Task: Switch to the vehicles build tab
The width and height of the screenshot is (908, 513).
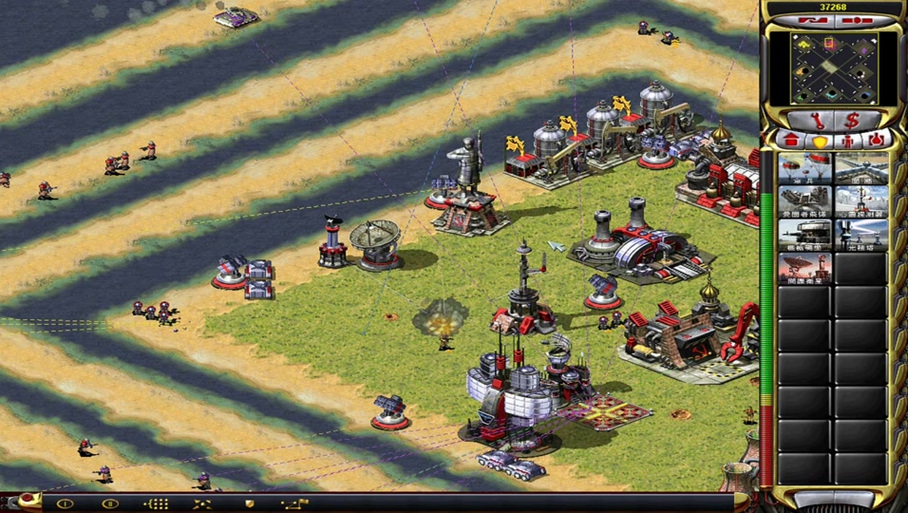Action: tap(877, 139)
